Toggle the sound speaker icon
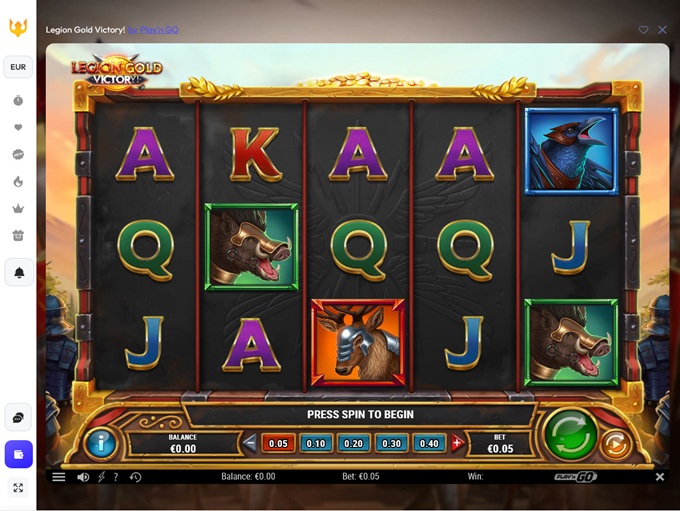The width and height of the screenshot is (680, 511). click(83, 477)
